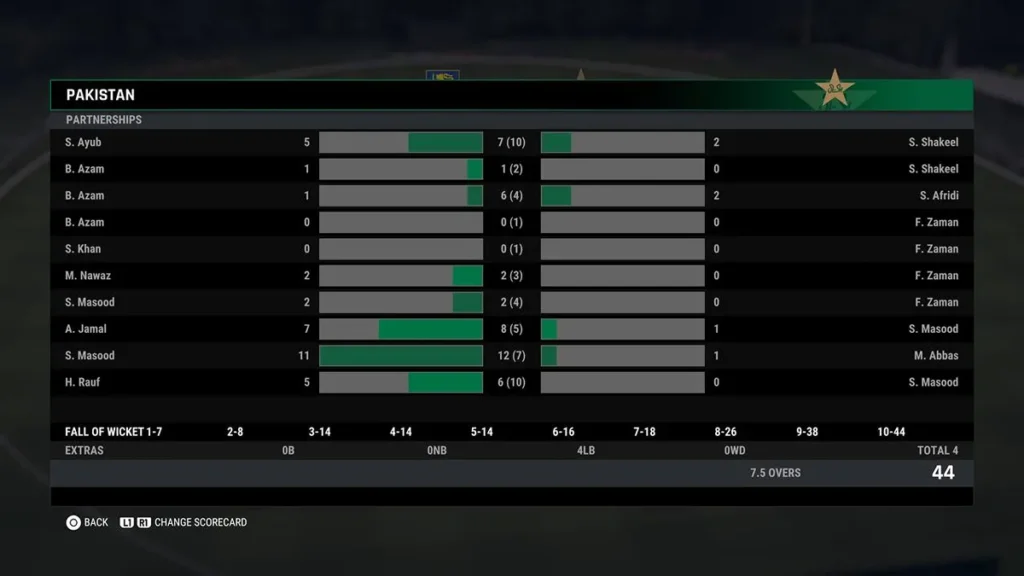Select the B. Azam and S. Afridi partnership row
The height and width of the screenshot is (576, 1024).
(511, 196)
